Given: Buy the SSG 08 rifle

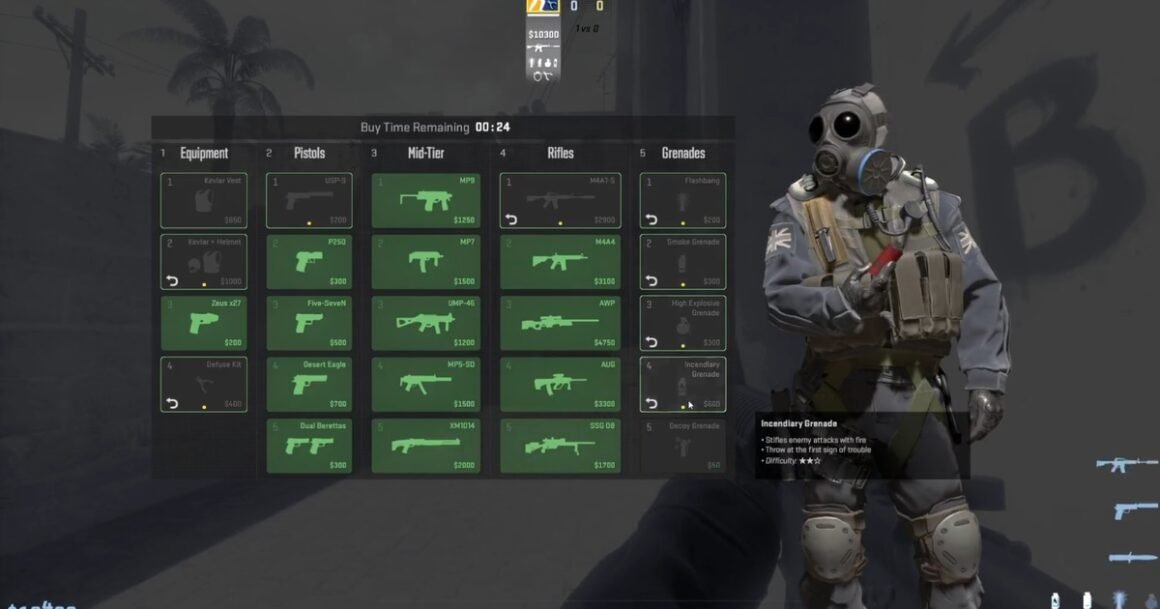Looking at the screenshot, I should pyautogui.click(x=559, y=446).
